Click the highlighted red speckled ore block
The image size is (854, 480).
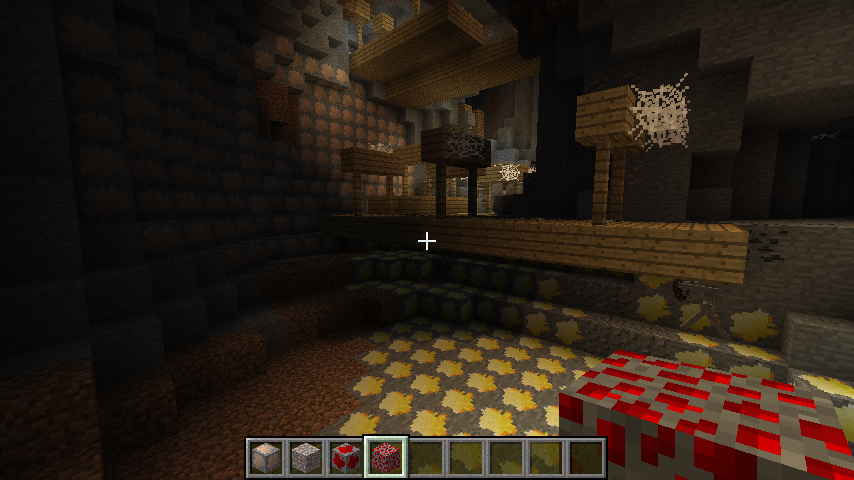tap(386, 458)
